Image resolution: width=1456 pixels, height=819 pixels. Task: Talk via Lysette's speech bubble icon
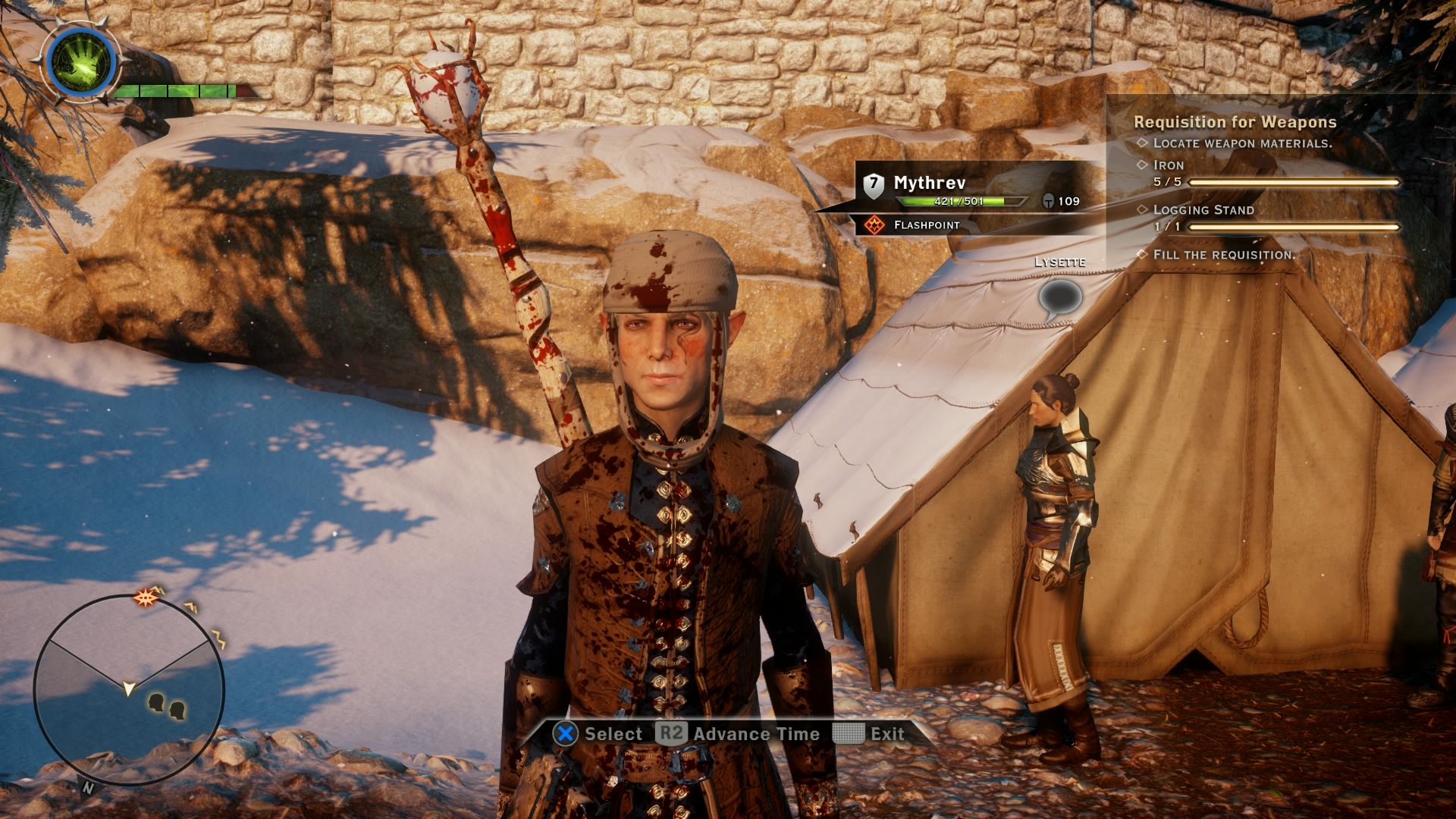pyautogui.click(x=1059, y=299)
